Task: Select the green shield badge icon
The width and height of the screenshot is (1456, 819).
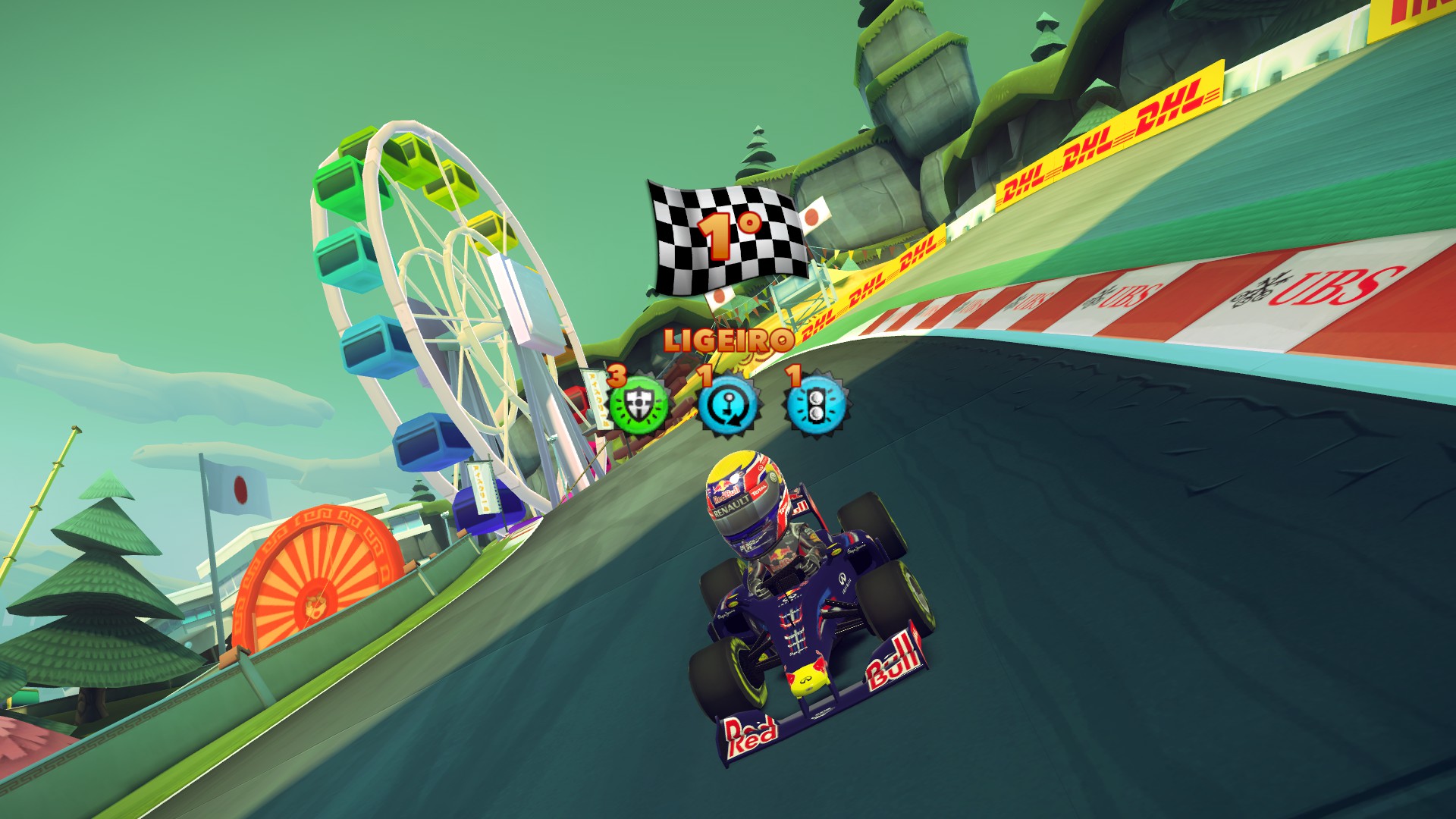Action: click(x=639, y=405)
